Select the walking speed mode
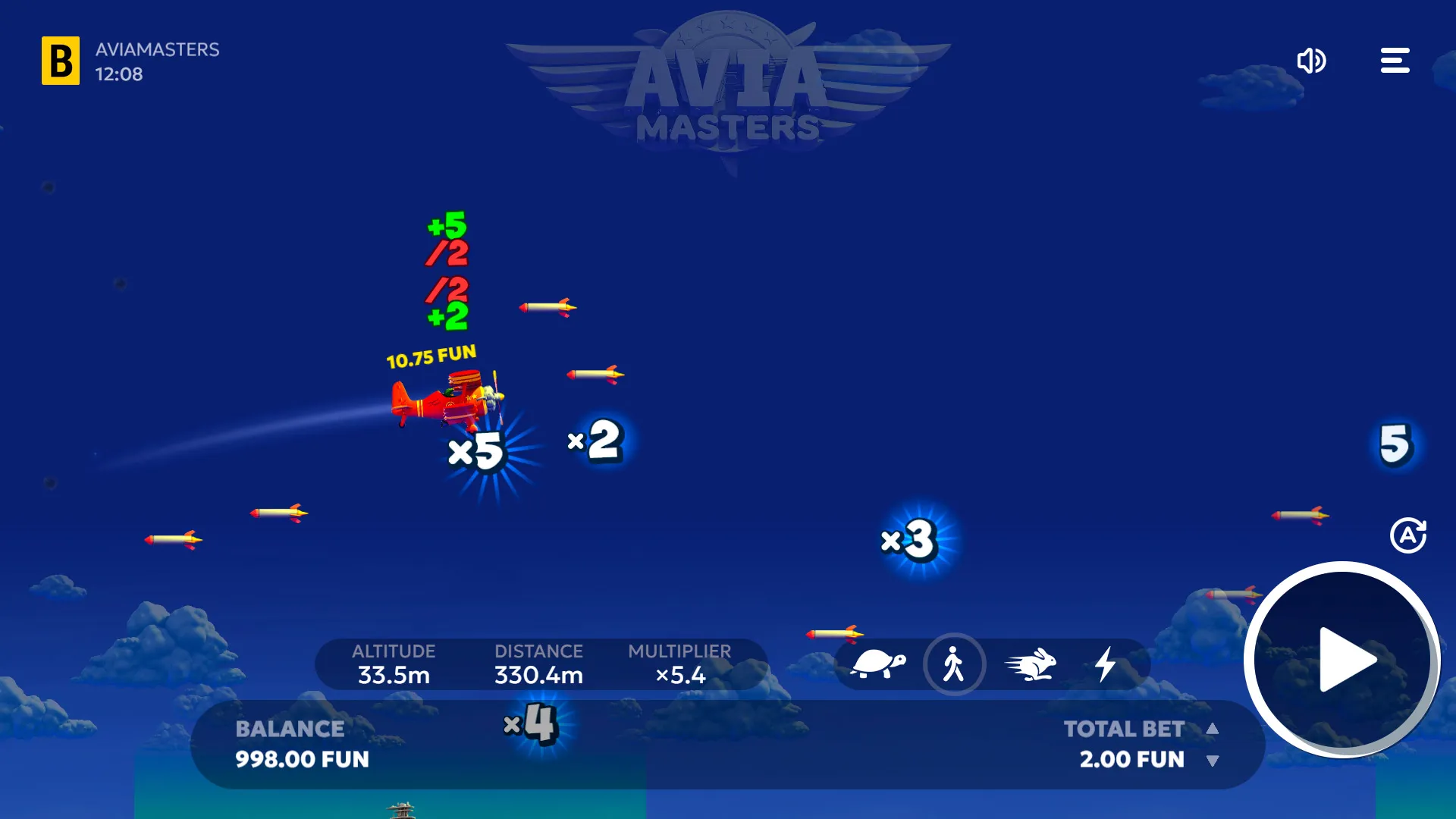 [955, 664]
